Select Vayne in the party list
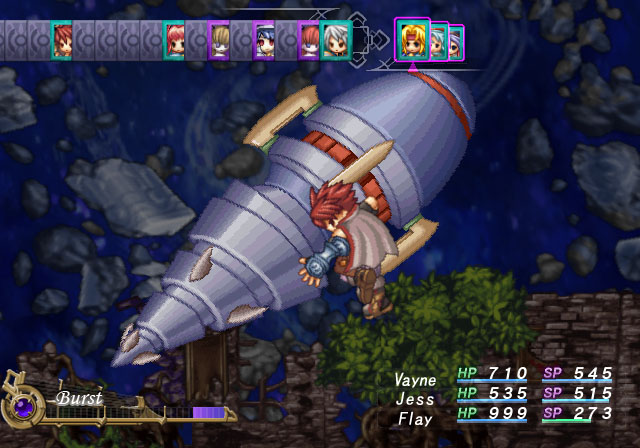This screenshot has width=640, height=448. pyautogui.click(x=414, y=381)
